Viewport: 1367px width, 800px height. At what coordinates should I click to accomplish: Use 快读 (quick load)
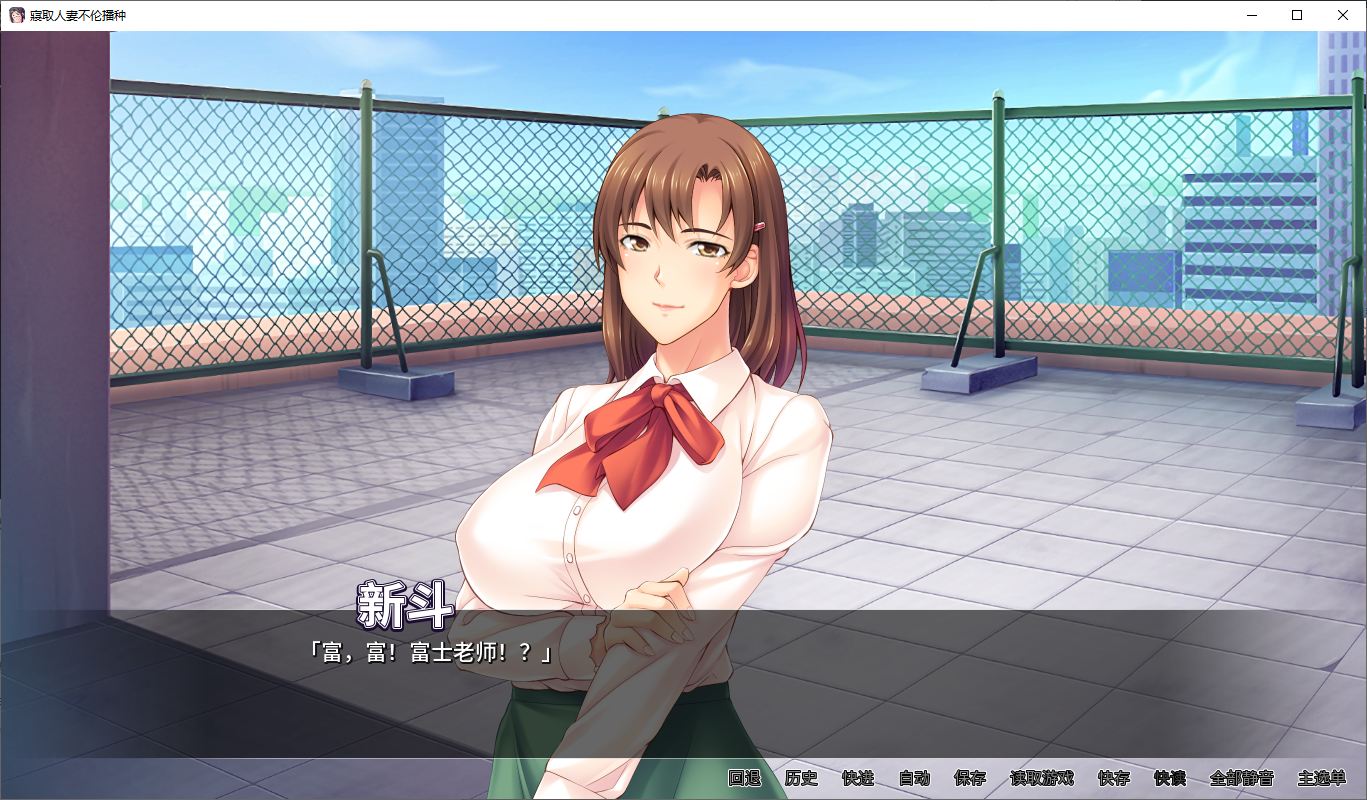click(x=1169, y=778)
